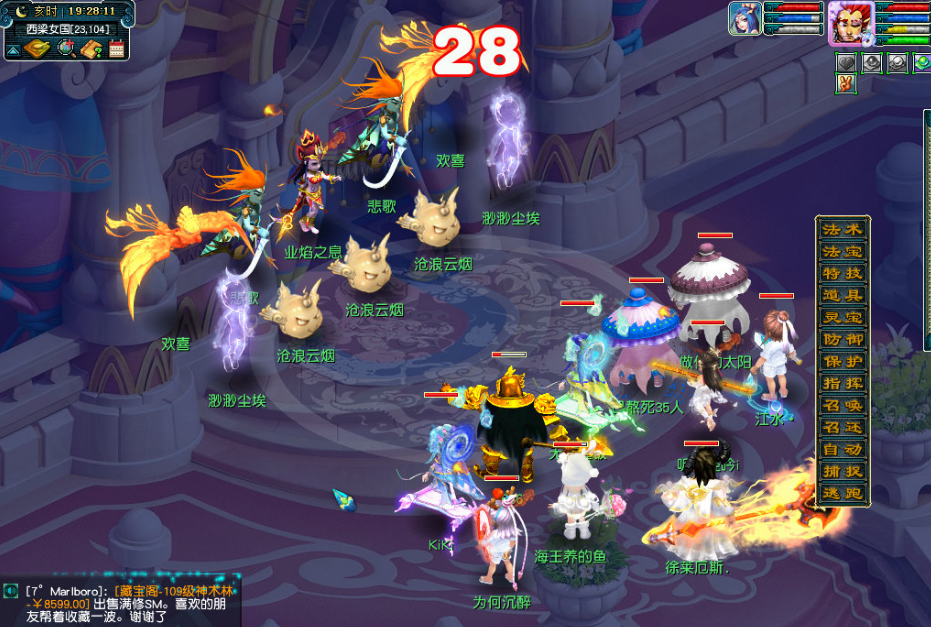Image resolution: width=931 pixels, height=627 pixels.
Task: Click the victory hand status icon
Action: tap(845, 84)
